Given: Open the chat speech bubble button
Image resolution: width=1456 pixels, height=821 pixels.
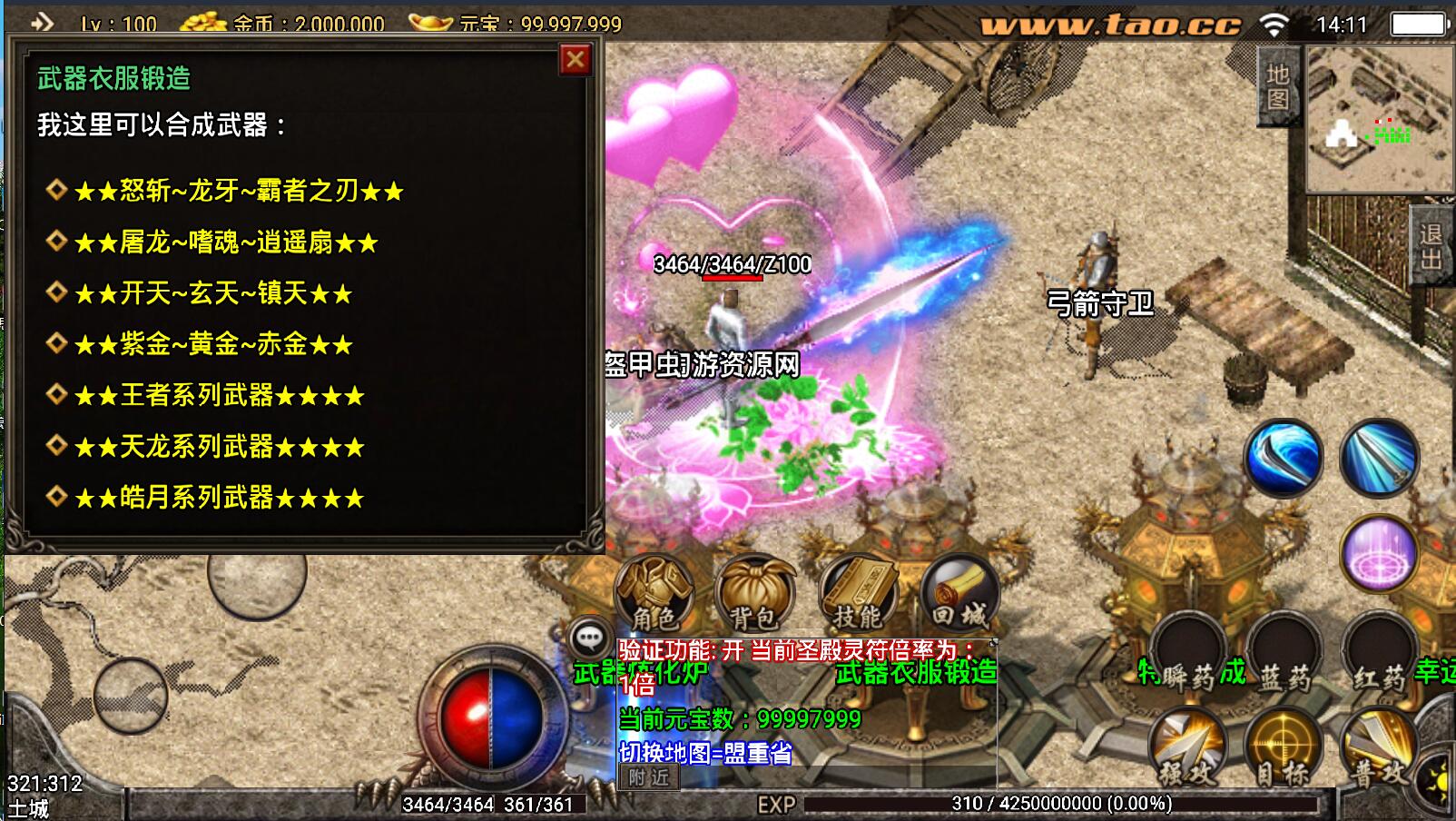Looking at the screenshot, I should [x=589, y=638].
